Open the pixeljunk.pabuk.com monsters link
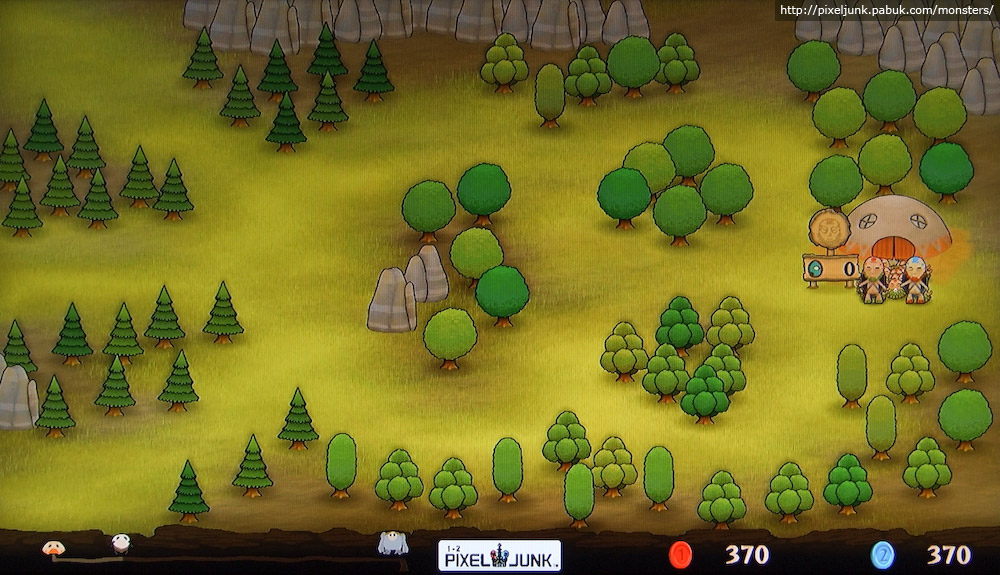Image resolution: width=1000 pixels, height=575 pixels. 885,11
